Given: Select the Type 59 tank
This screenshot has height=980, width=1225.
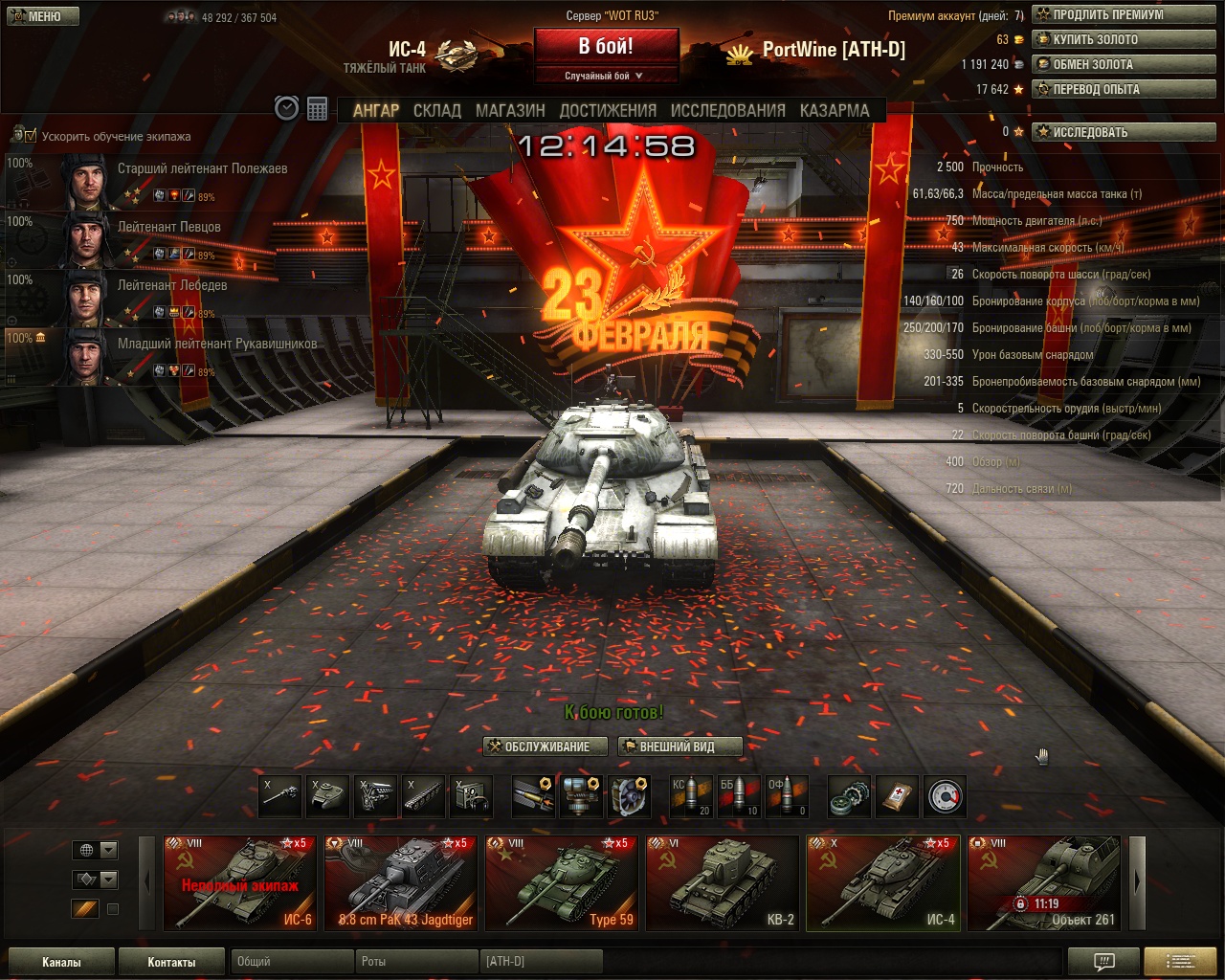Looking at the screenshot, I should (x=561, y=882).
